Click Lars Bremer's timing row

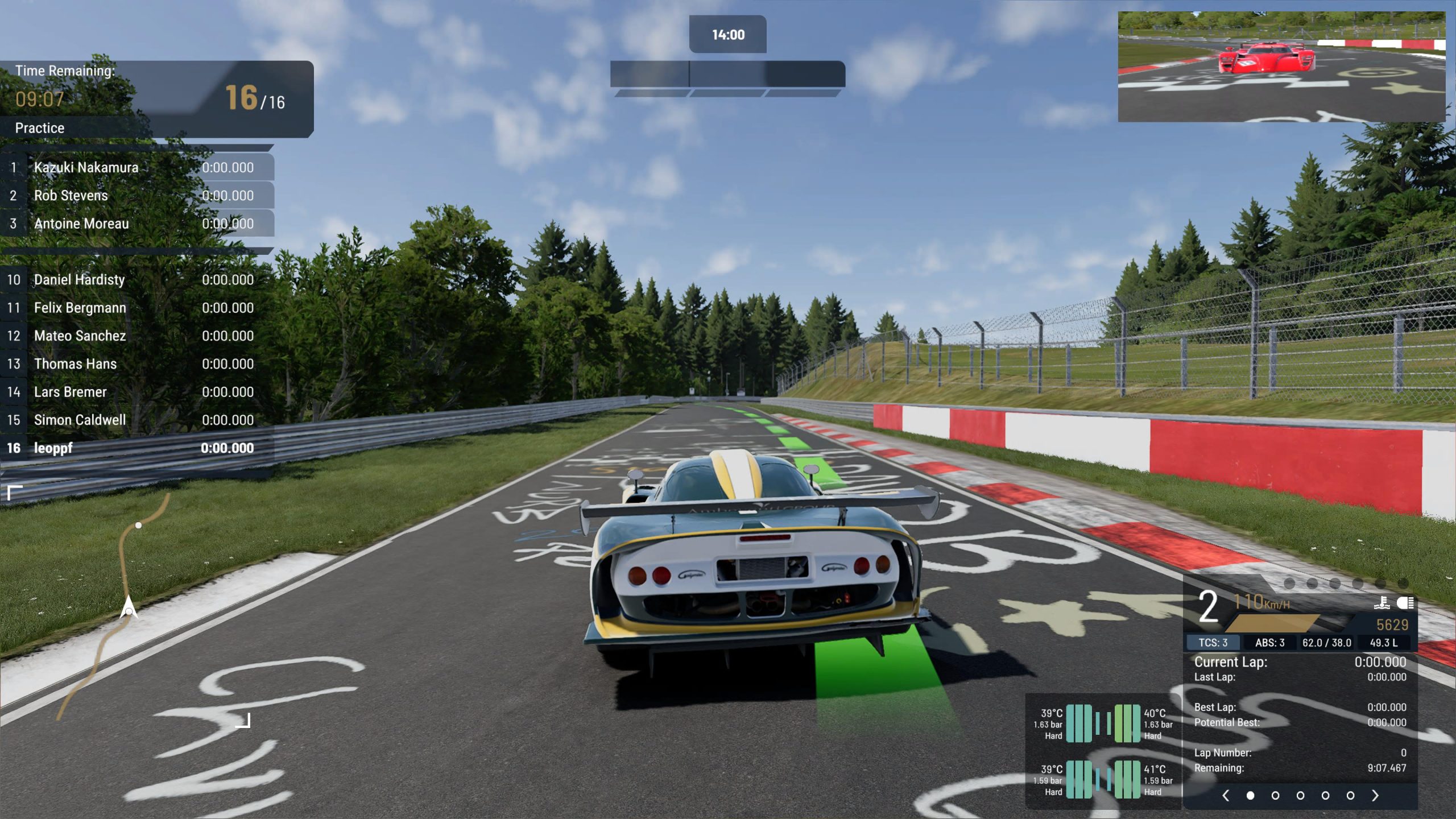136,392
